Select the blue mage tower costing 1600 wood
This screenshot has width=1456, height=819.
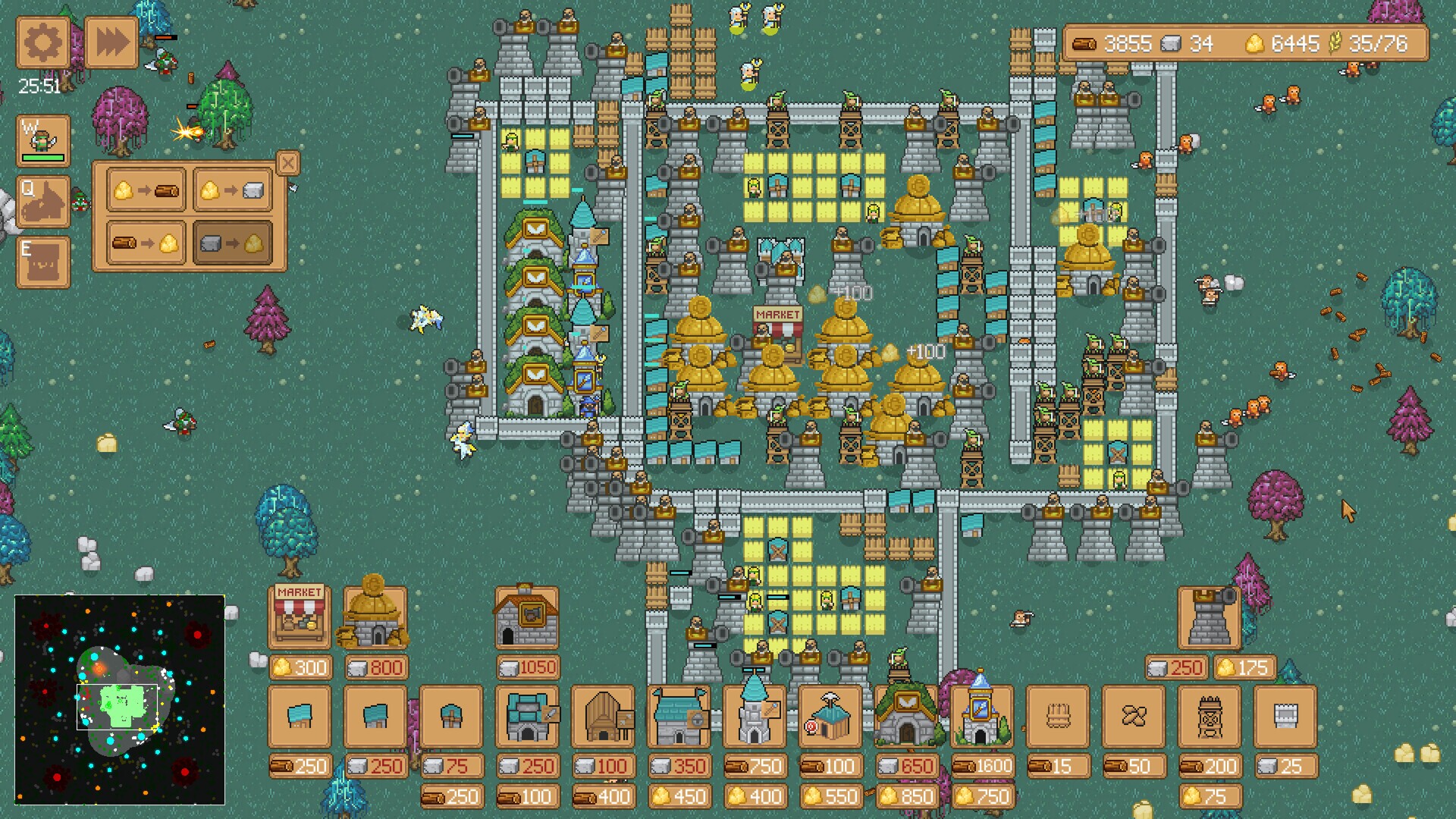tap(982, 717)
